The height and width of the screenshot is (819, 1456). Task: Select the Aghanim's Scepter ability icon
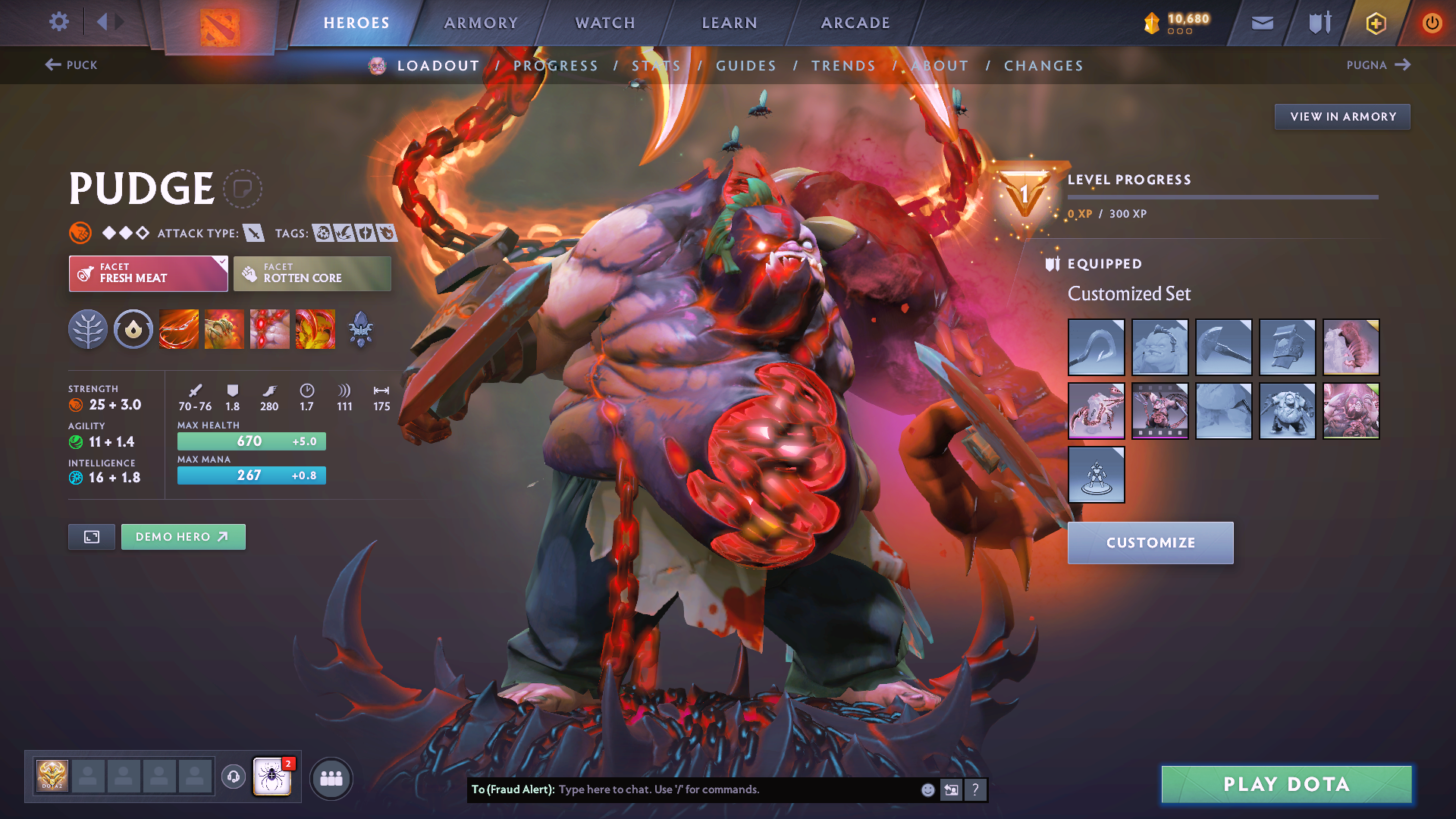coord(361,329)
